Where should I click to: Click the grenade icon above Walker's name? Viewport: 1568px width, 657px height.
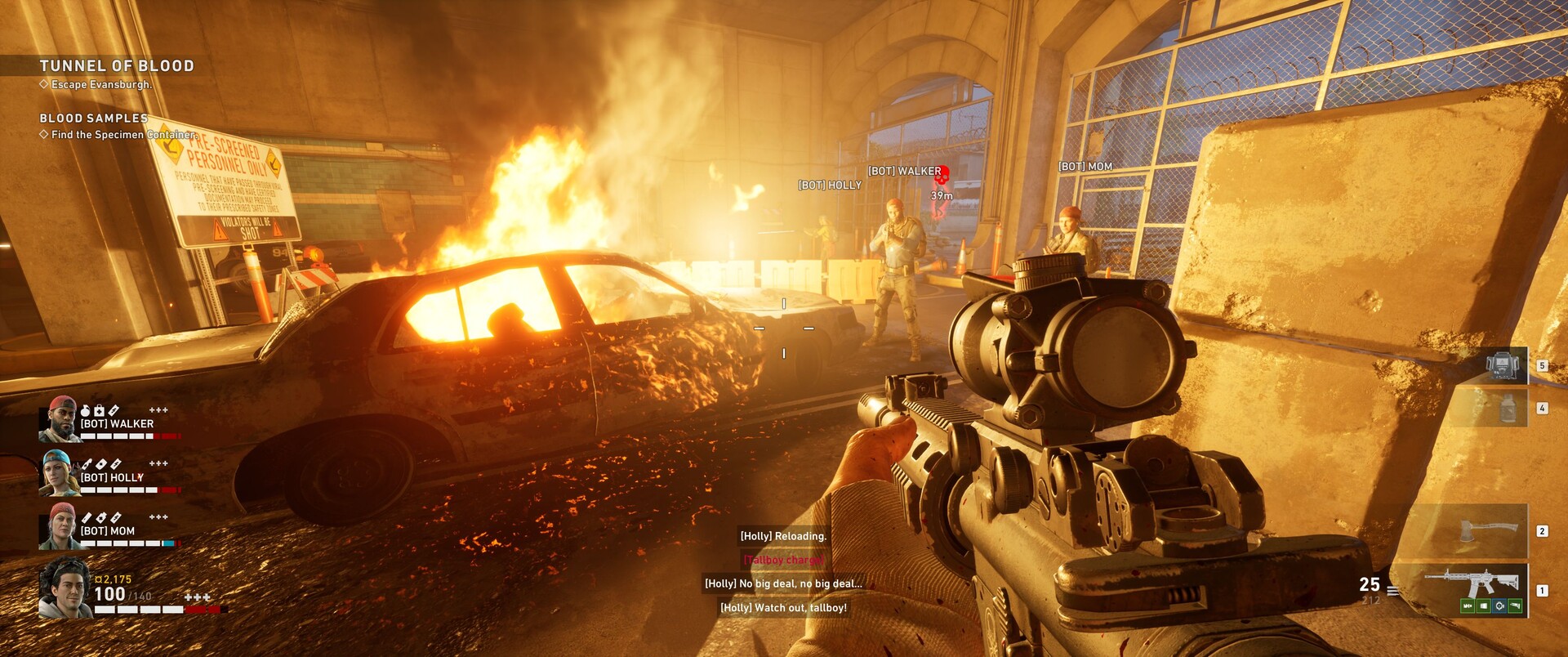(86, 410)
